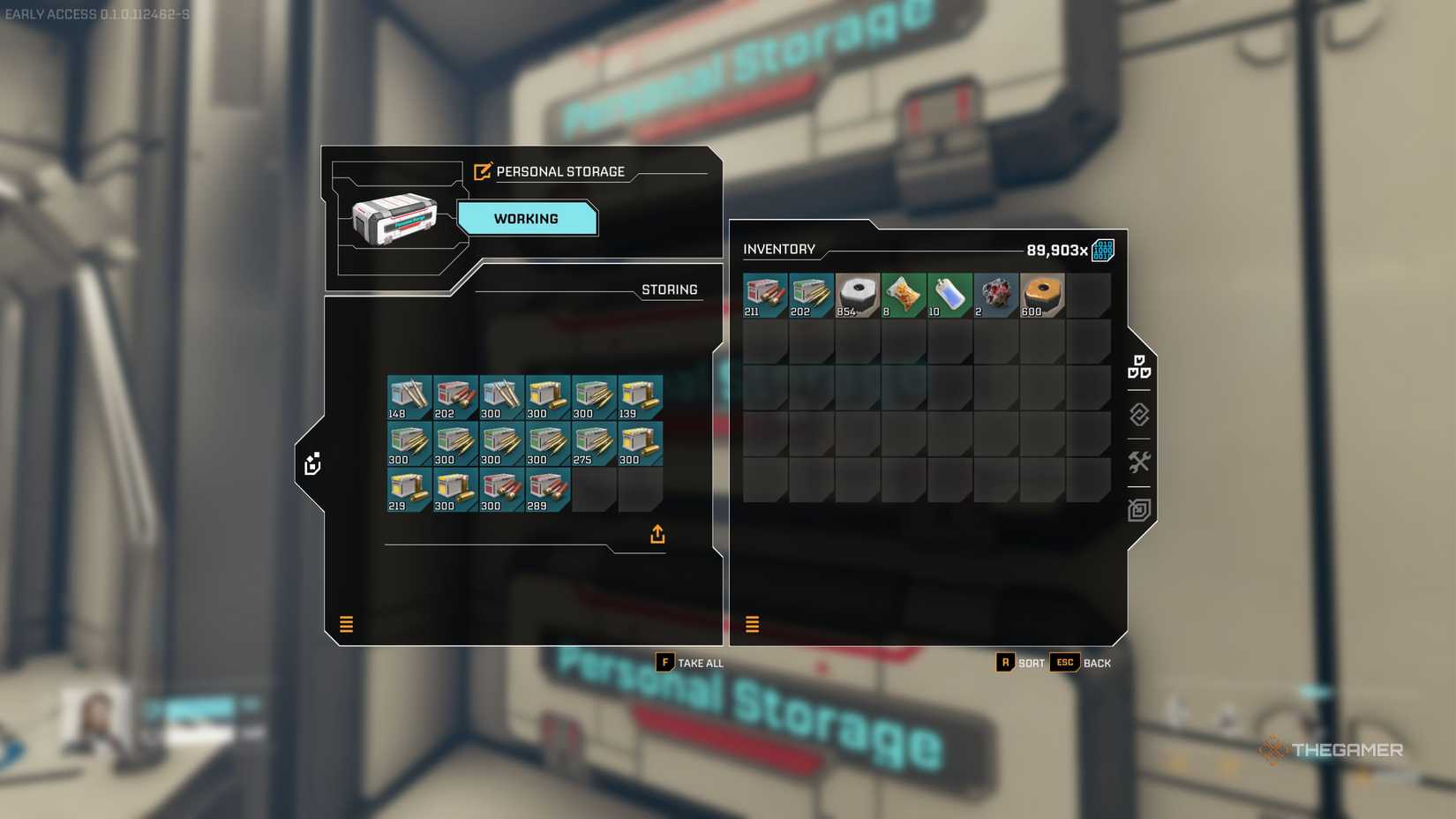
Task: Open the inventory hamburger menu
Action: 752,624
